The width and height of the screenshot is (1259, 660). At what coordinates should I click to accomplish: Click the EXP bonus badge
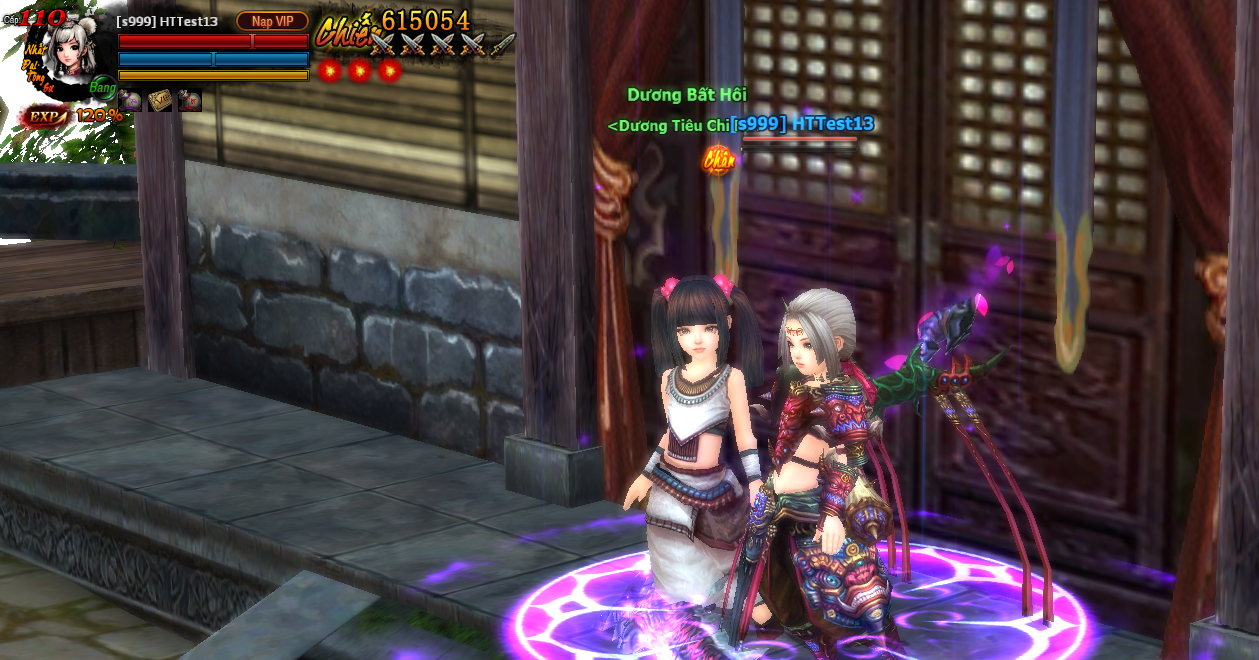click(46, 116)
